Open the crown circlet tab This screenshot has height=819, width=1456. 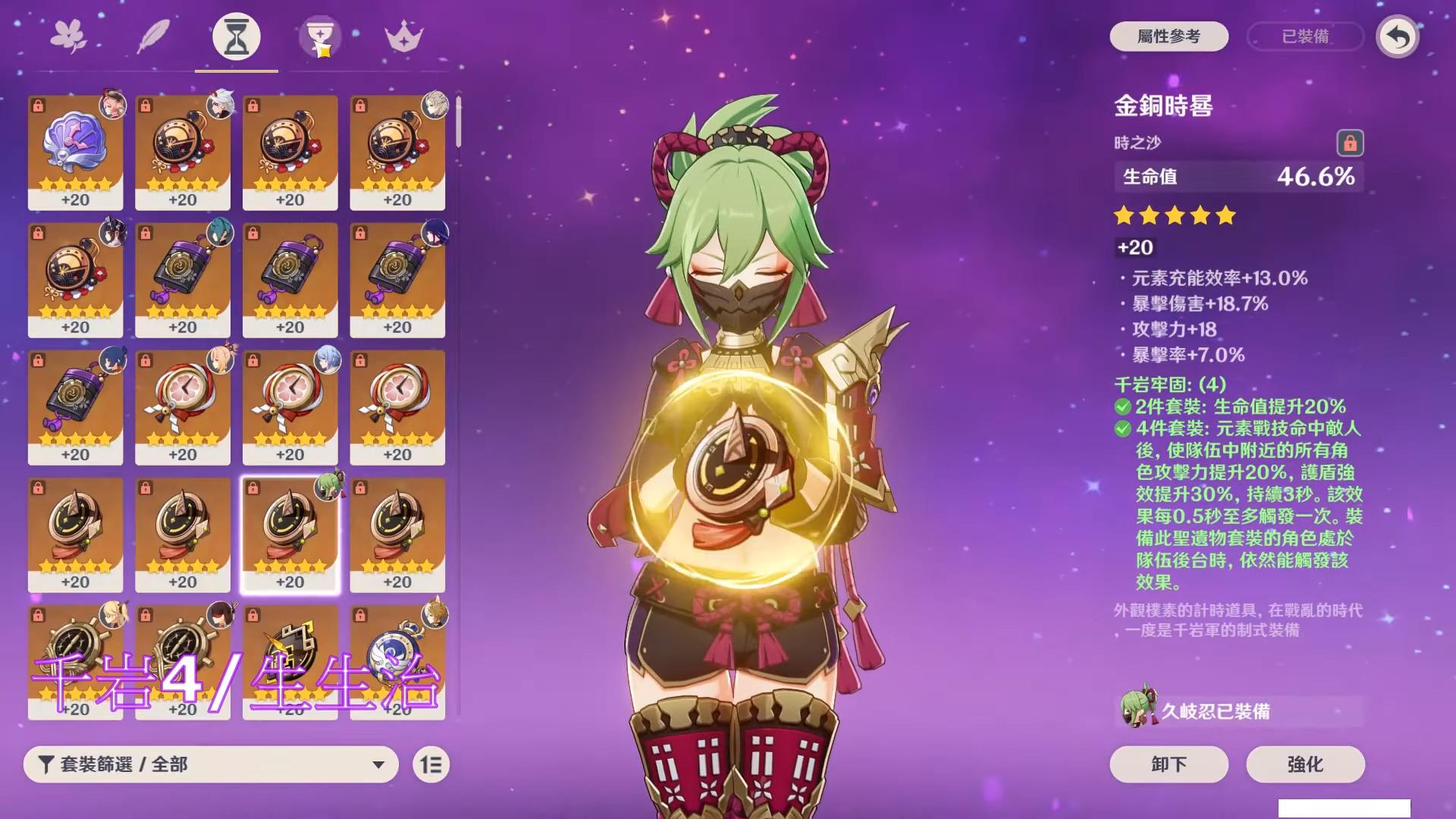coord(403,36)
